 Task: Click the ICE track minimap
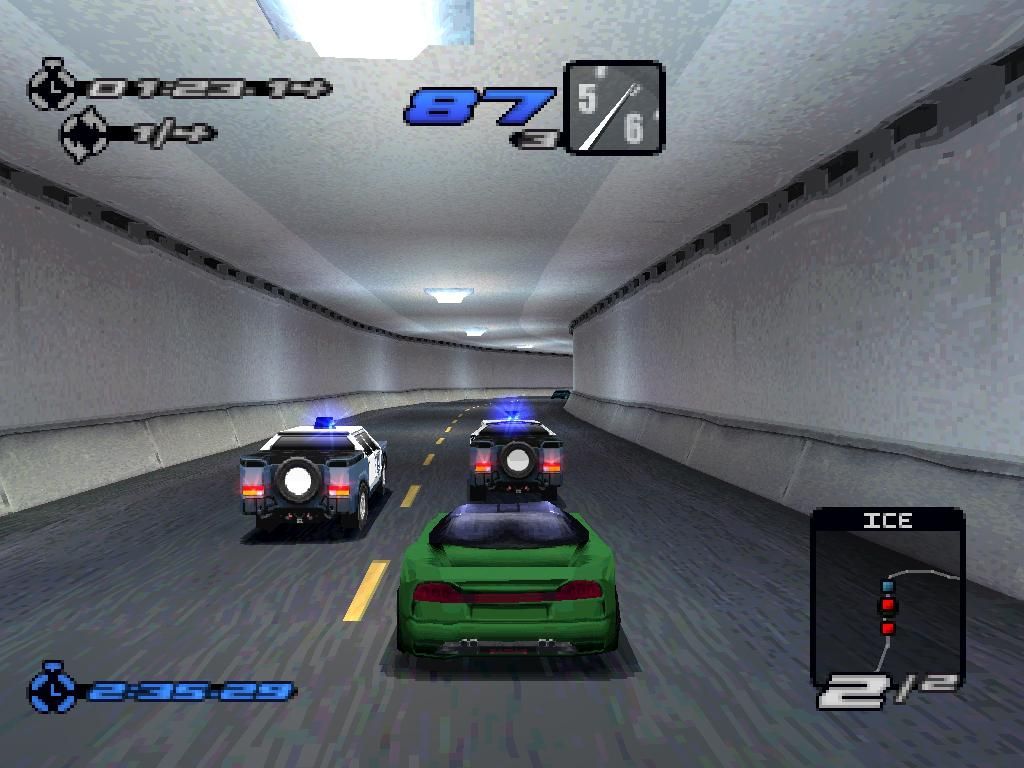tap(887, 598)
